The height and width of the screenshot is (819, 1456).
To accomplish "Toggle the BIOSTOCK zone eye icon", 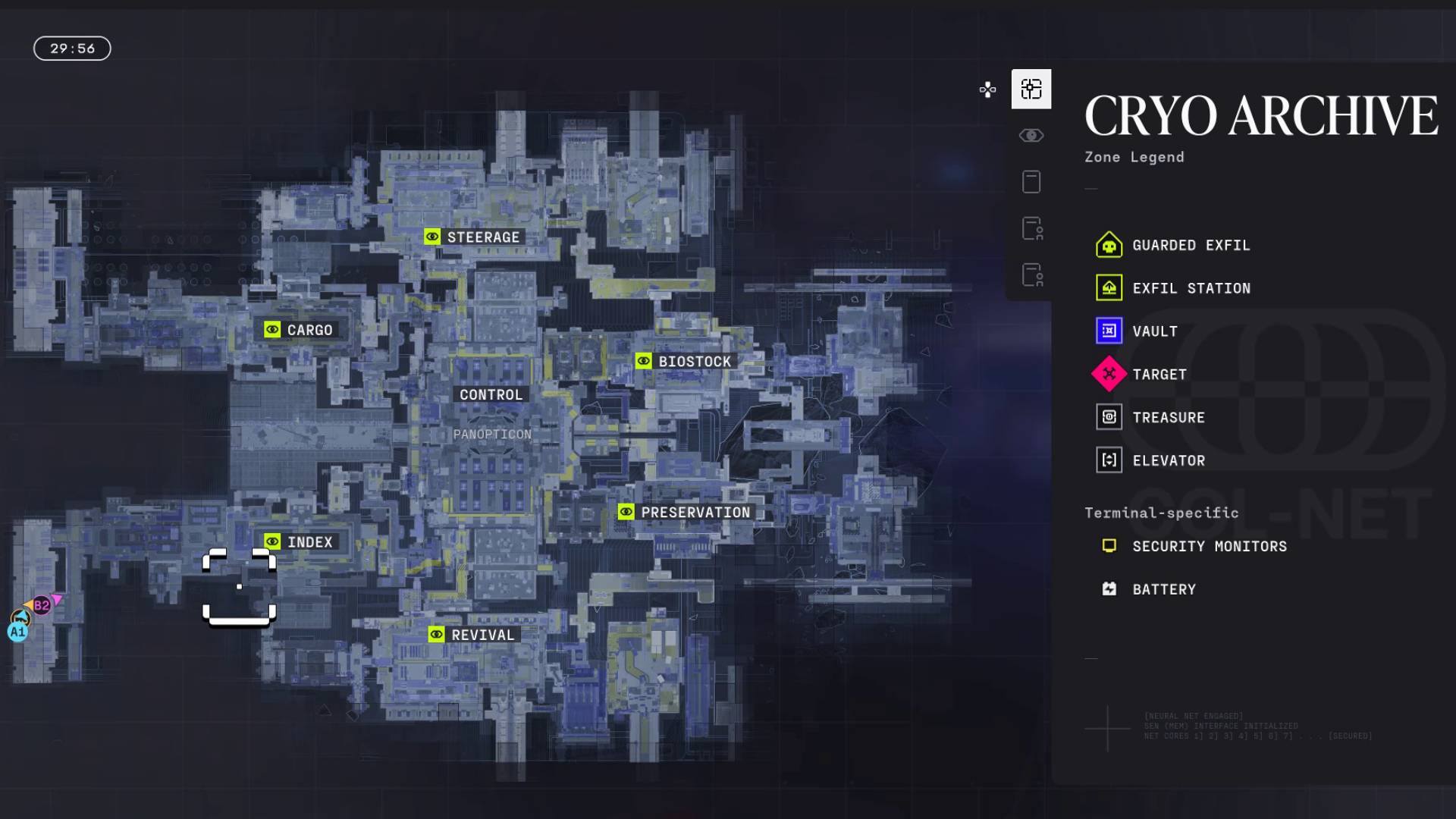I will [x=644, y=361].
